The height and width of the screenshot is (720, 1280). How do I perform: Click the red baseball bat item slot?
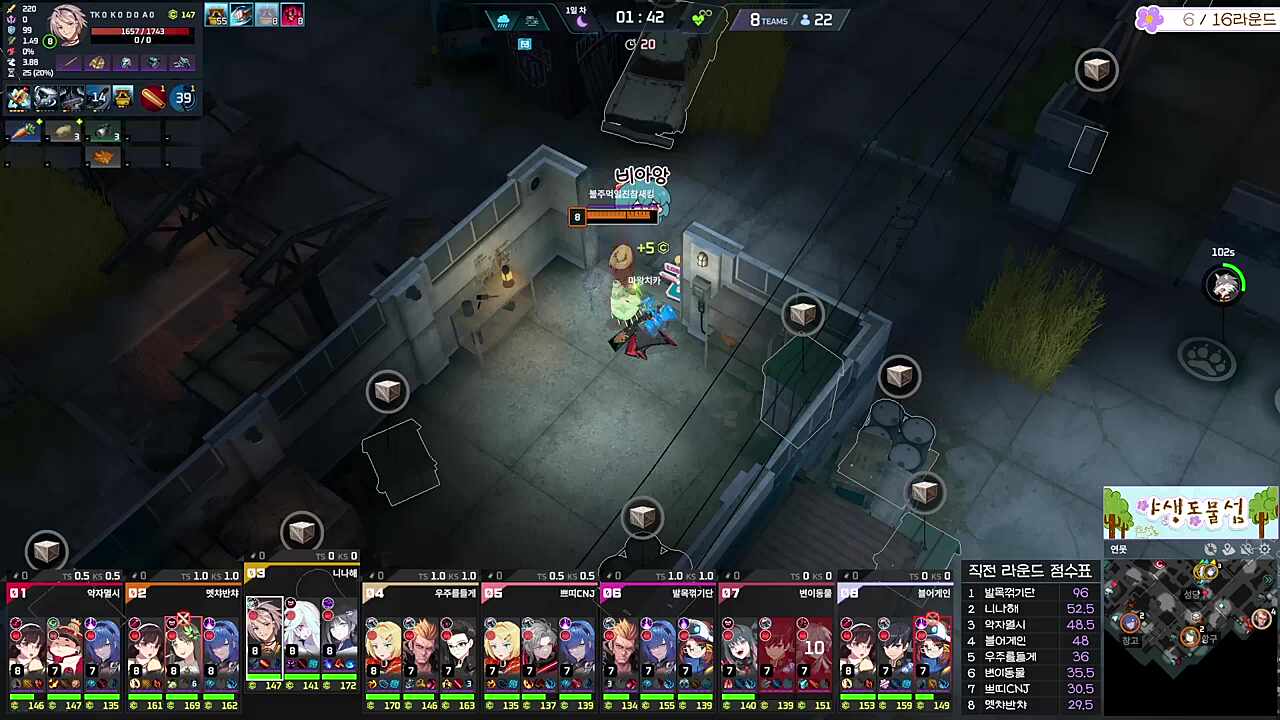pyautogui.click(x=153, y=96)
